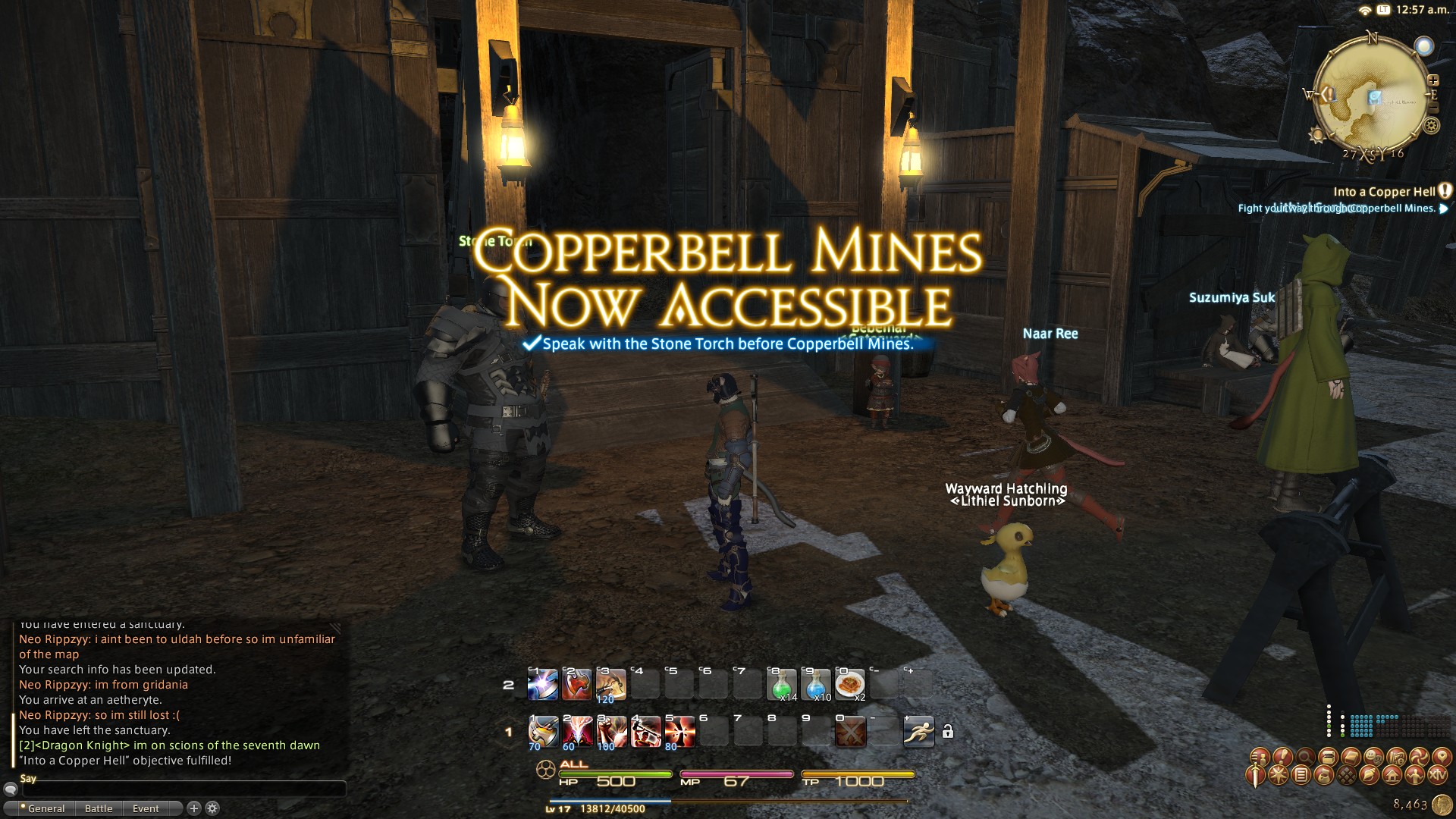
Task: Click the Say chat input field
Action: tap(182, 789)
